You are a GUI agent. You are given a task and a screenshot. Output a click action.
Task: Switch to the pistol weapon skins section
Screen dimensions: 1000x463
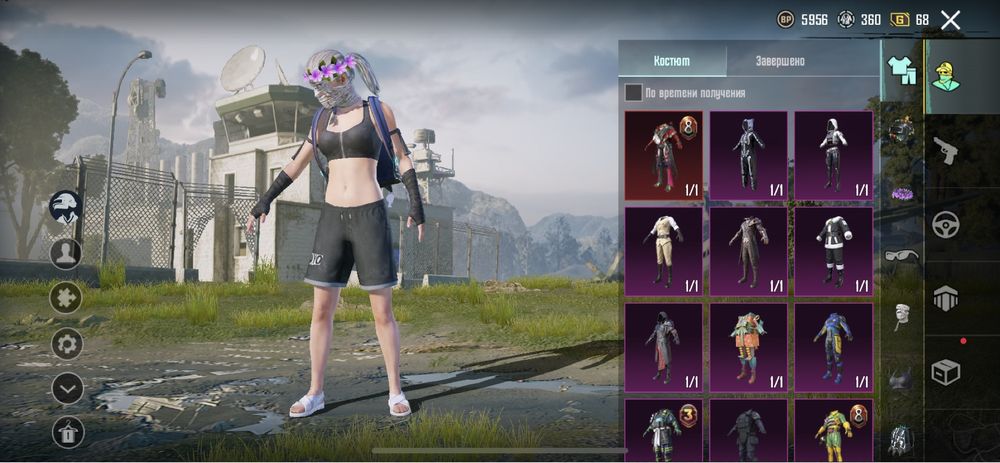pos(945,150)
